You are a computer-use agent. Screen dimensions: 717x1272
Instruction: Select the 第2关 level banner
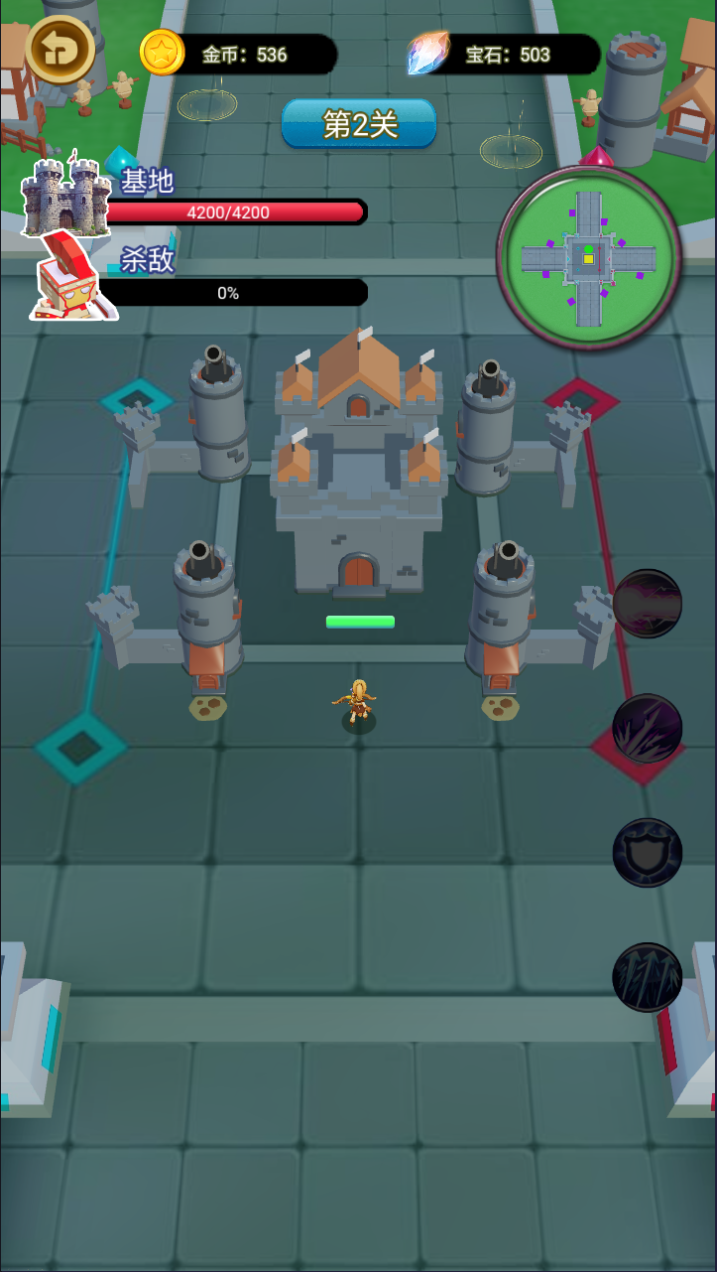tap(359, 124)
